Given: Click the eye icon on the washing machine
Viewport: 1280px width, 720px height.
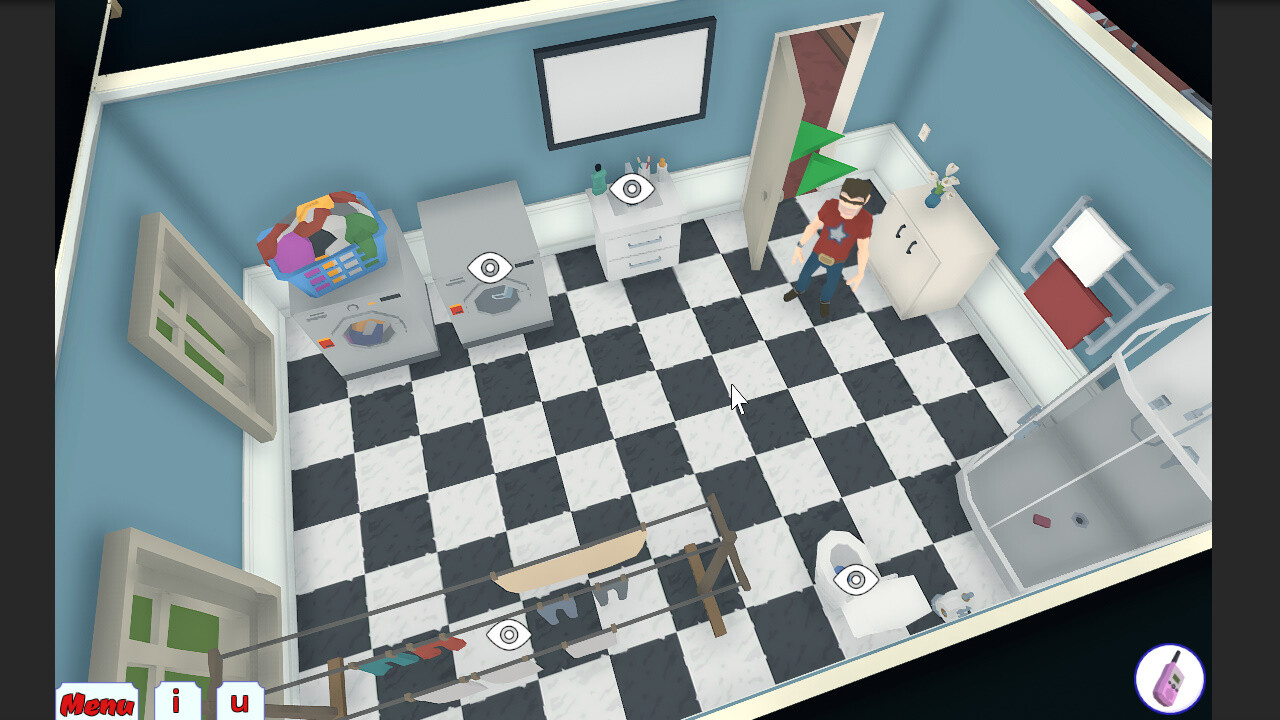Looking at the screenshot, I should pyautogui.click(x=488, y=267).
